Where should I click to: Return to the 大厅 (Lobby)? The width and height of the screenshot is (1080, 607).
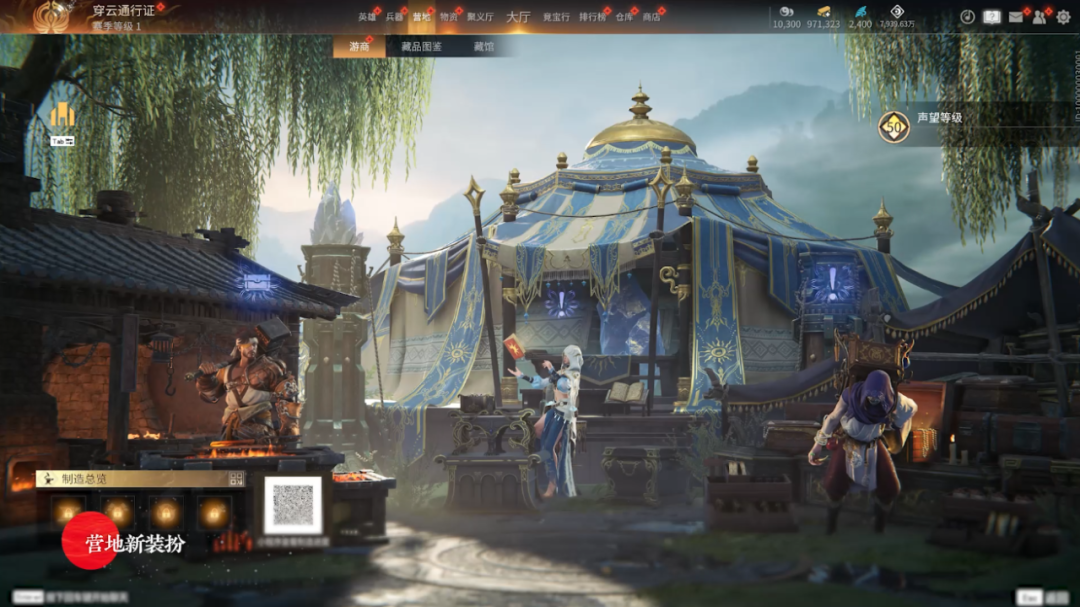[x=518, y=17]
